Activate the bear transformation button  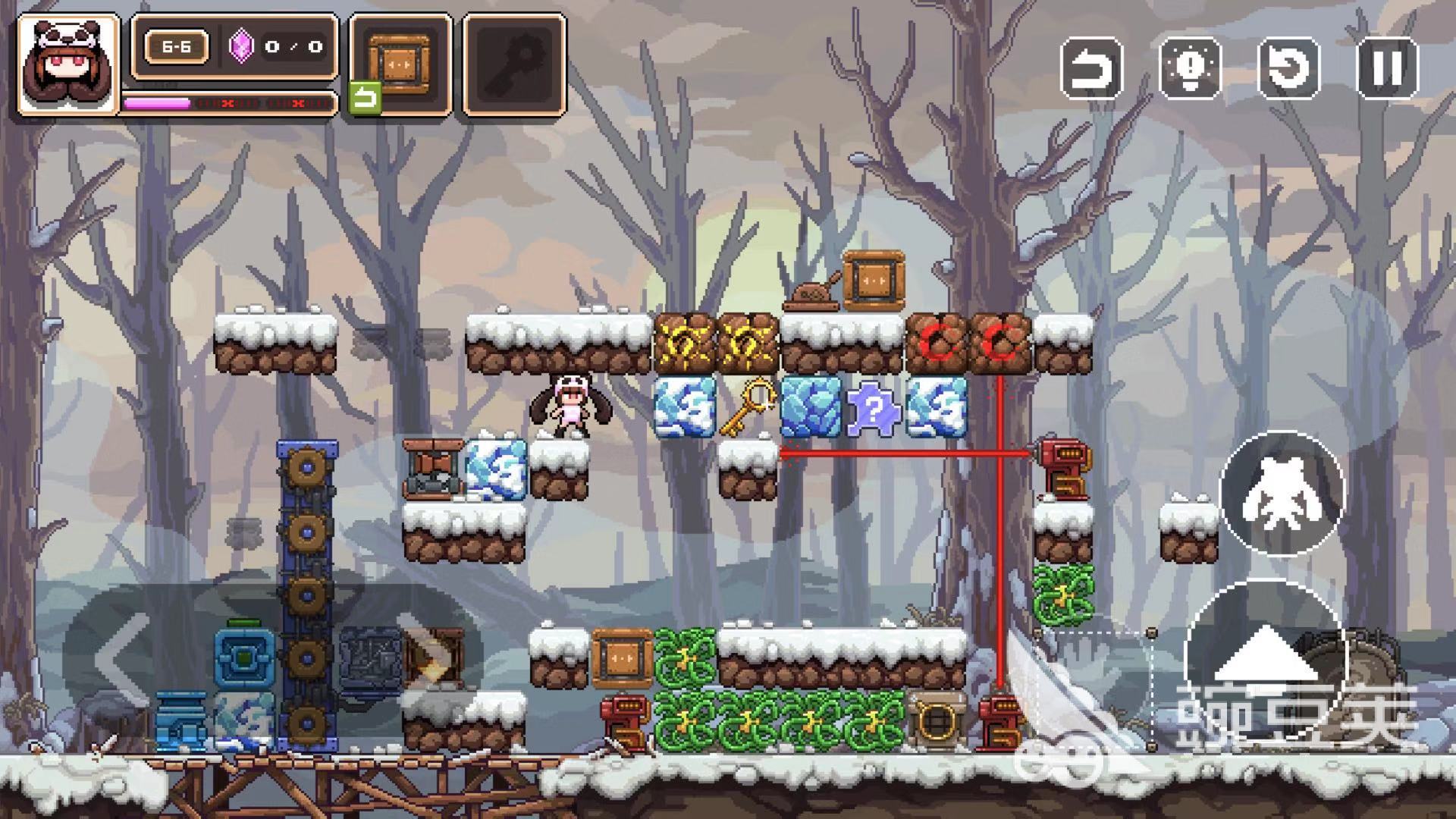pos(1282,493)
